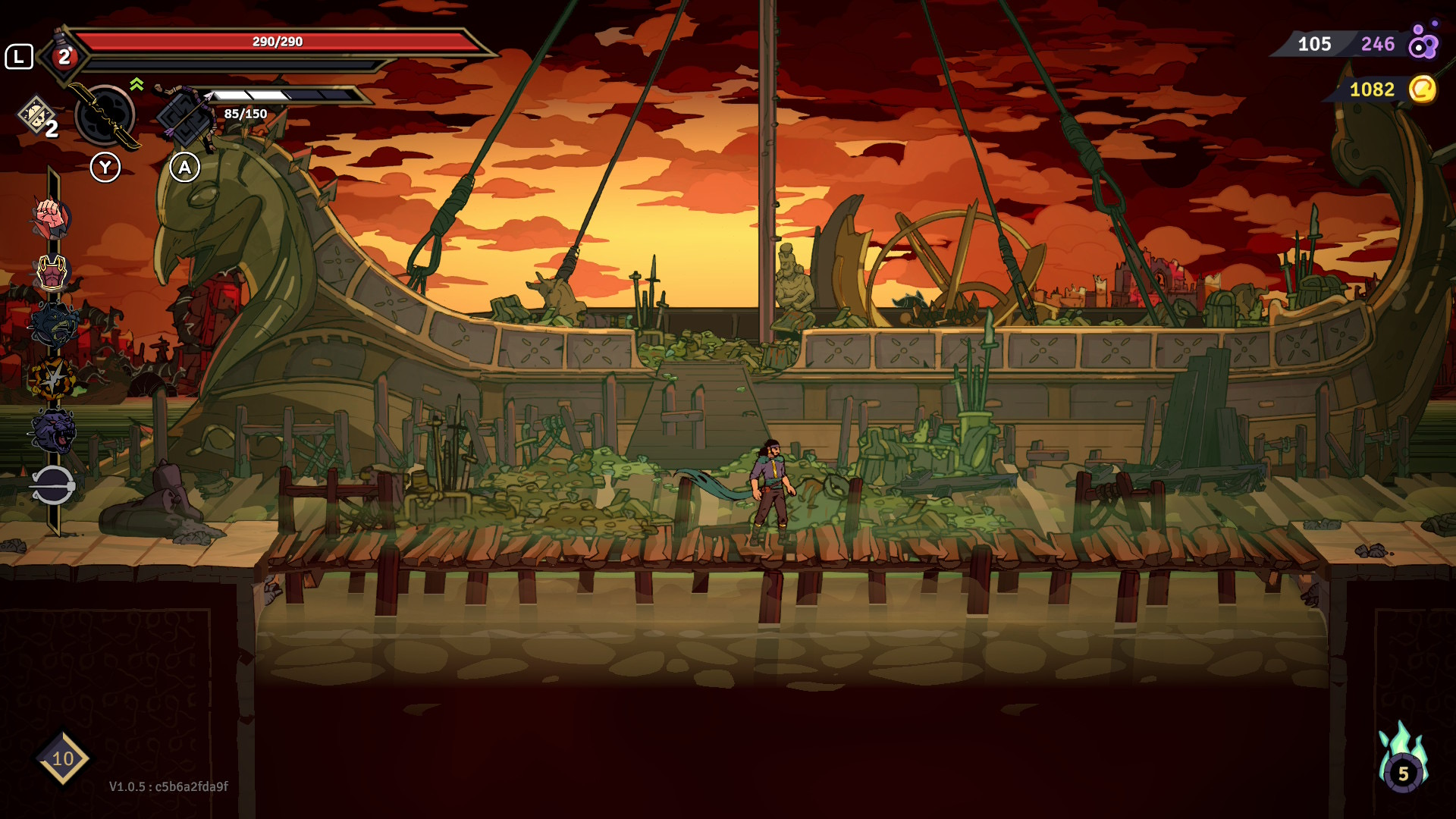1456x819 pixels.
Task: Click the twin daggers weapon slot
Action: [105, 115]
